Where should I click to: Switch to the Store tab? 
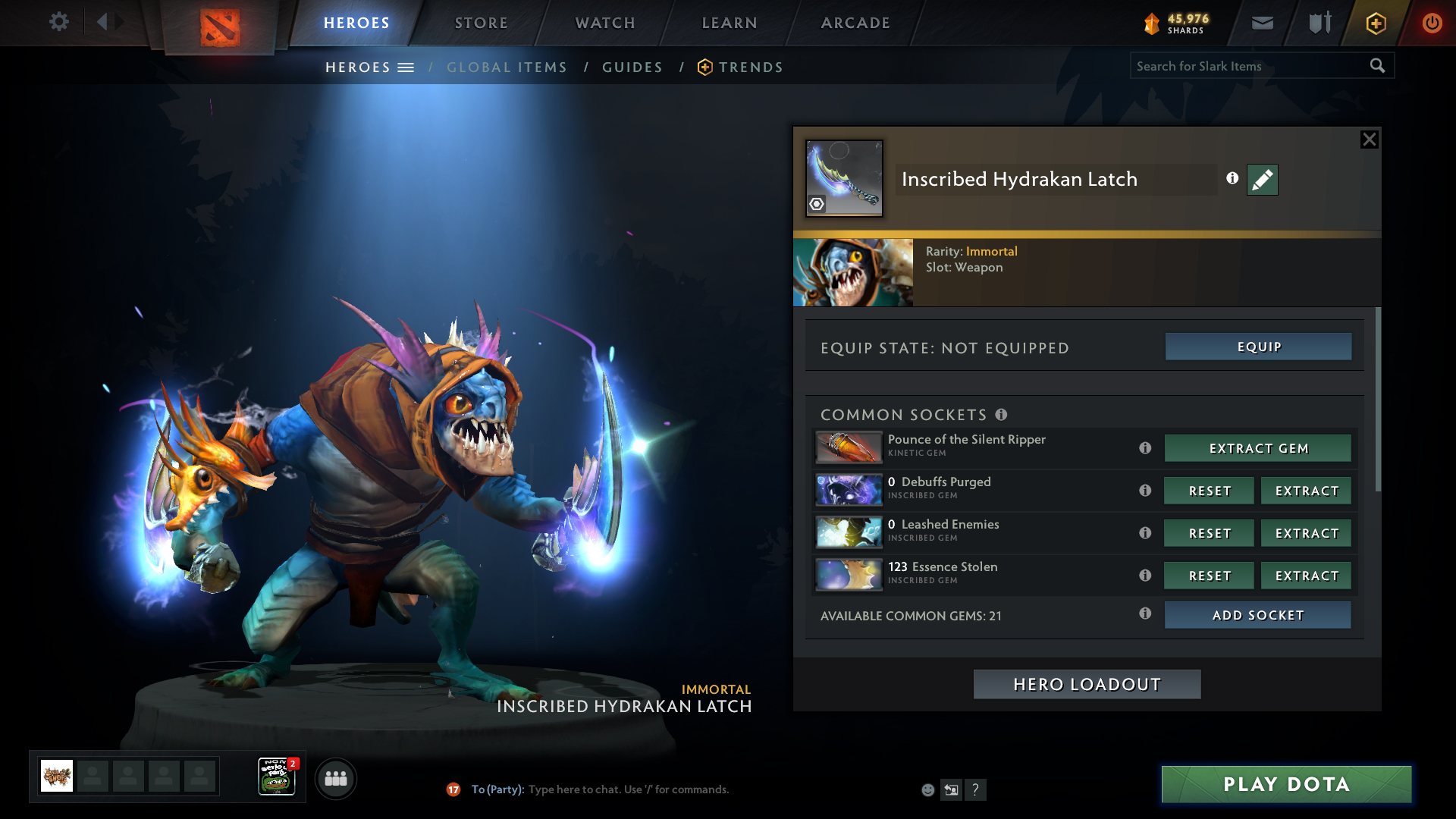[482, 23]
